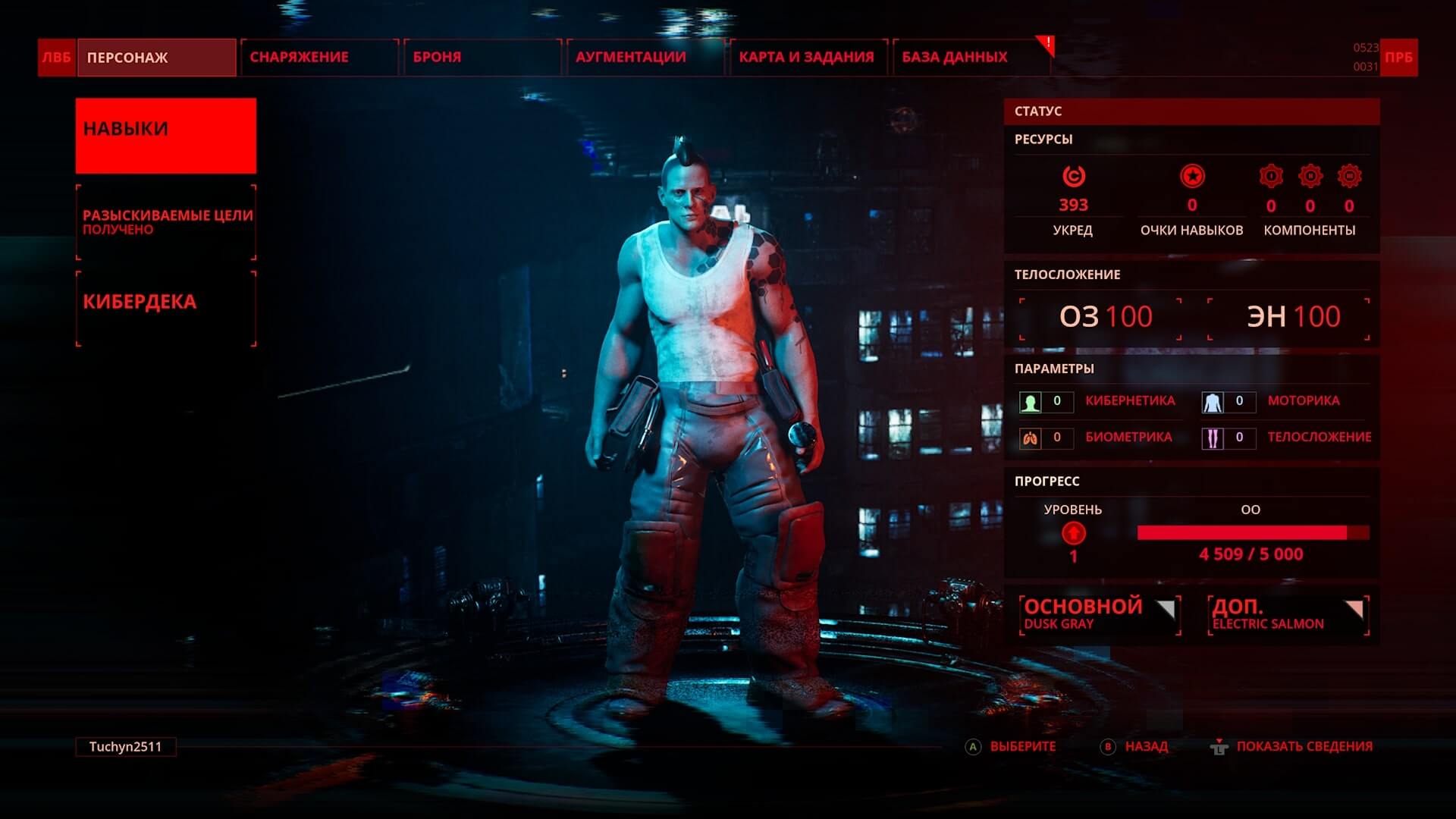Show the База данных tab
The width and height of the screenshot is (1456, 819).
click(971, 58)
